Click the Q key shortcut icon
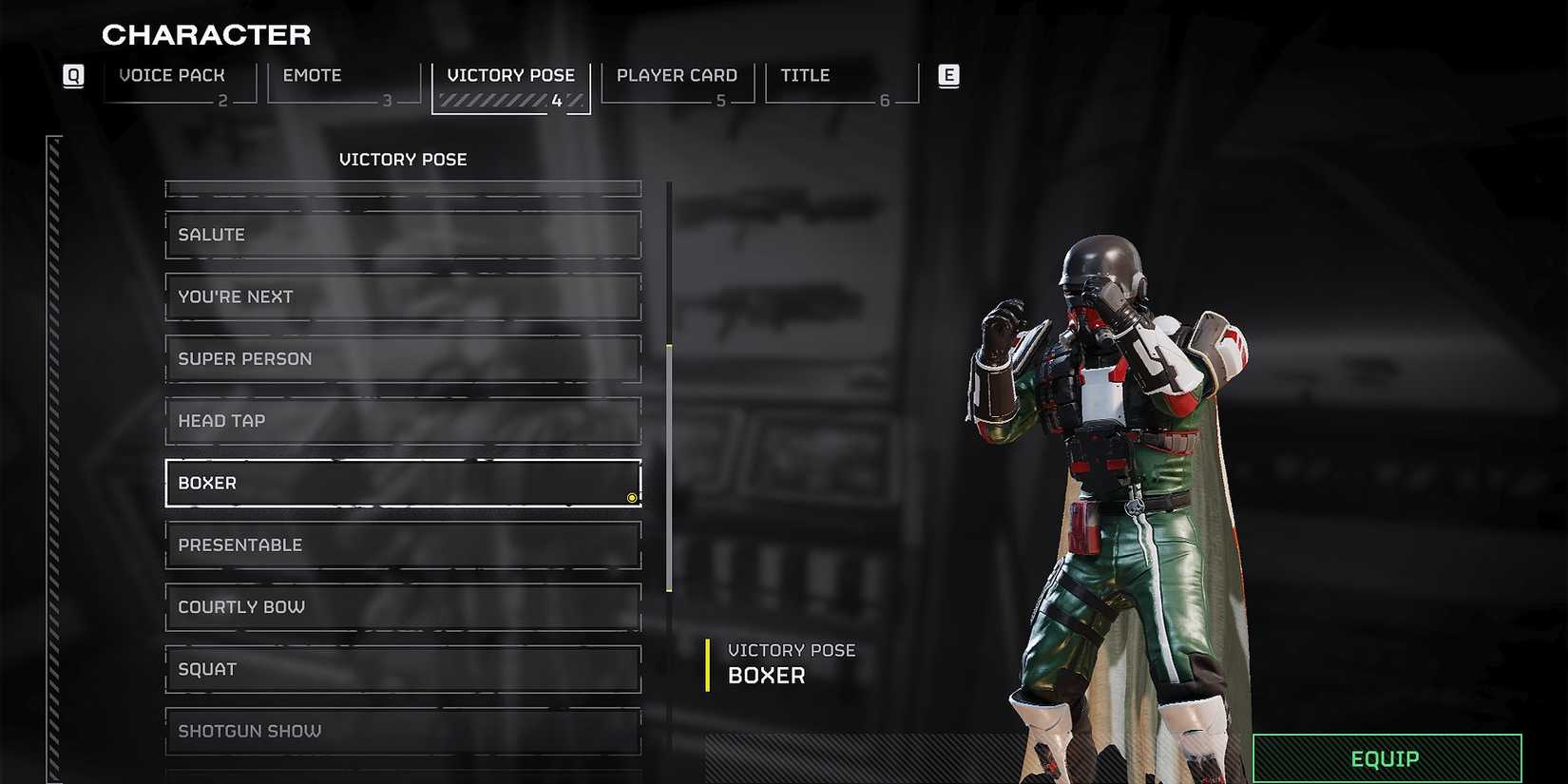The image size is (1568, 784). click(73, 76)
